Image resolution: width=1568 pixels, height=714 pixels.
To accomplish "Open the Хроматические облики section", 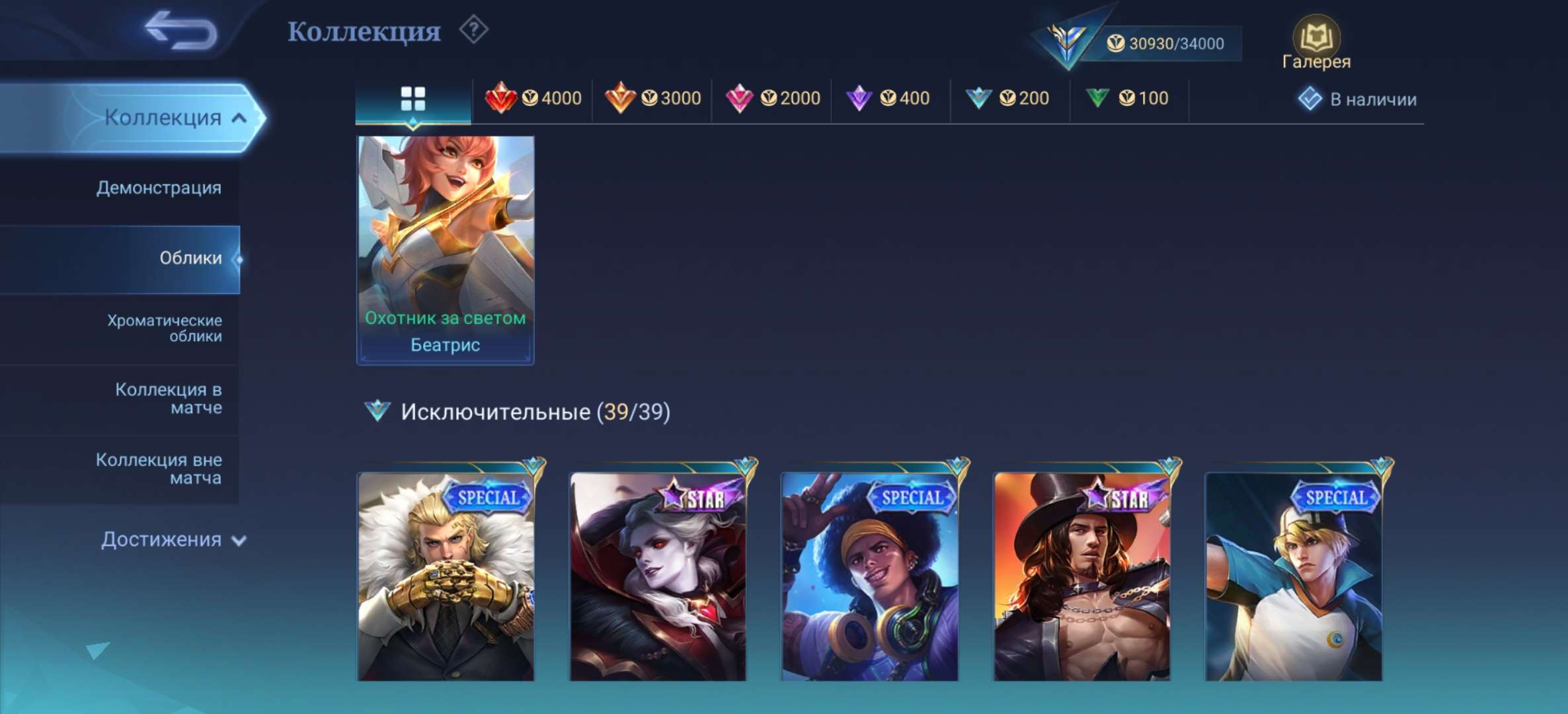I will tap(163, 329).
